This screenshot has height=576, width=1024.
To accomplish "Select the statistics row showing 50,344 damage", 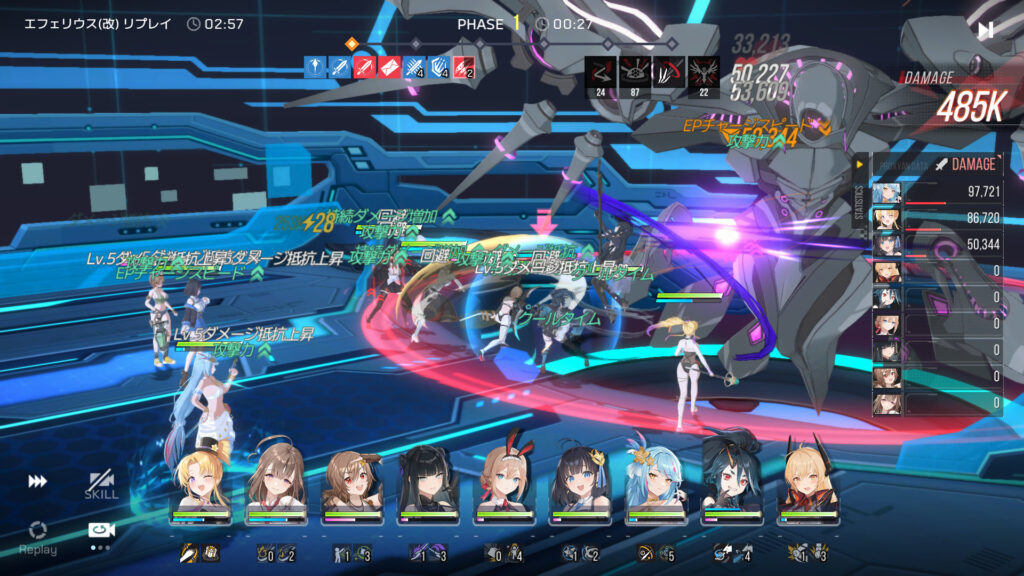I will pos(938,244).
